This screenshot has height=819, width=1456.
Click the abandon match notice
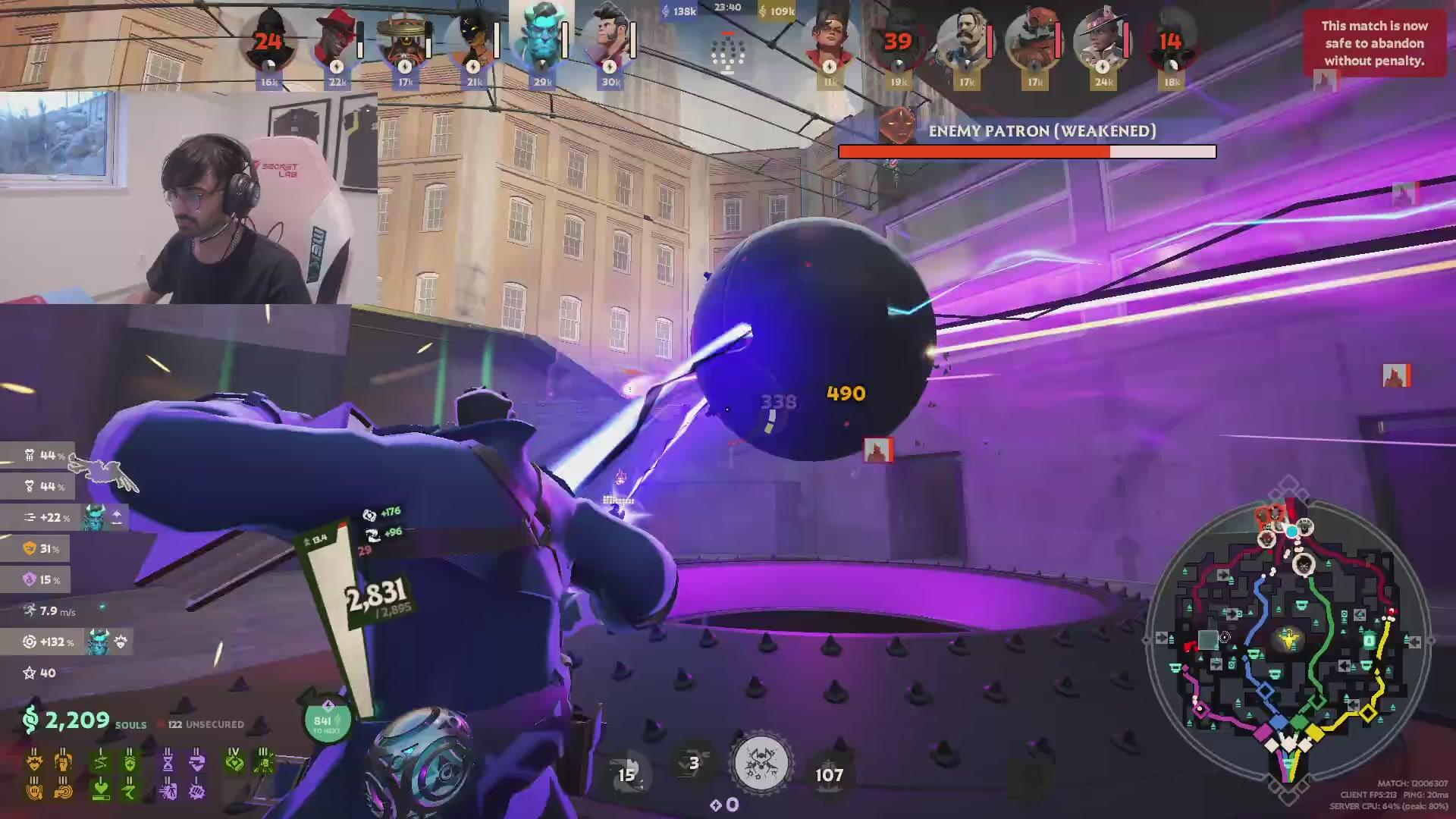tap(1373, 43)
